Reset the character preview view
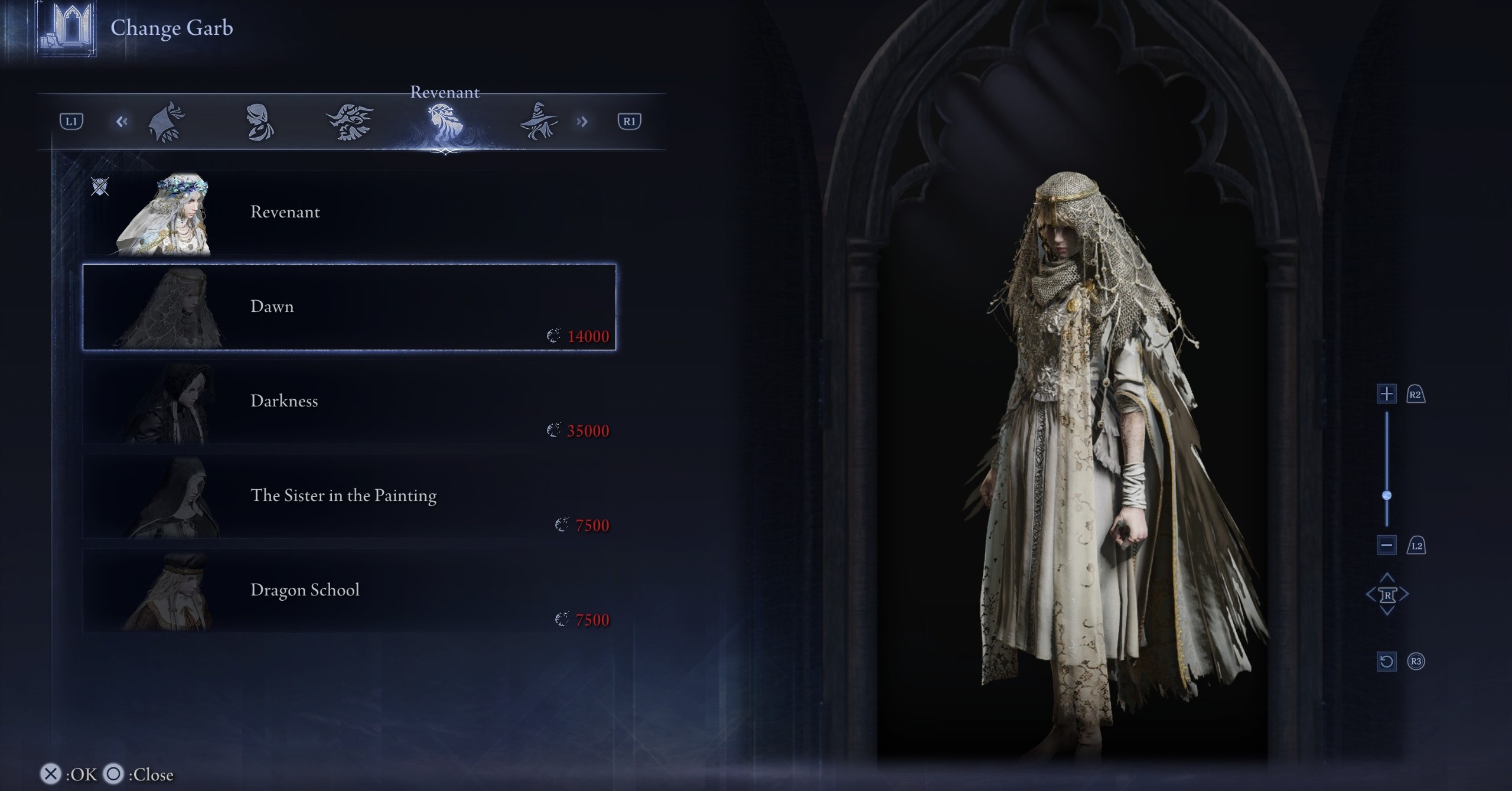Viewport: 1512px width, 791px height. point(1387,661)
